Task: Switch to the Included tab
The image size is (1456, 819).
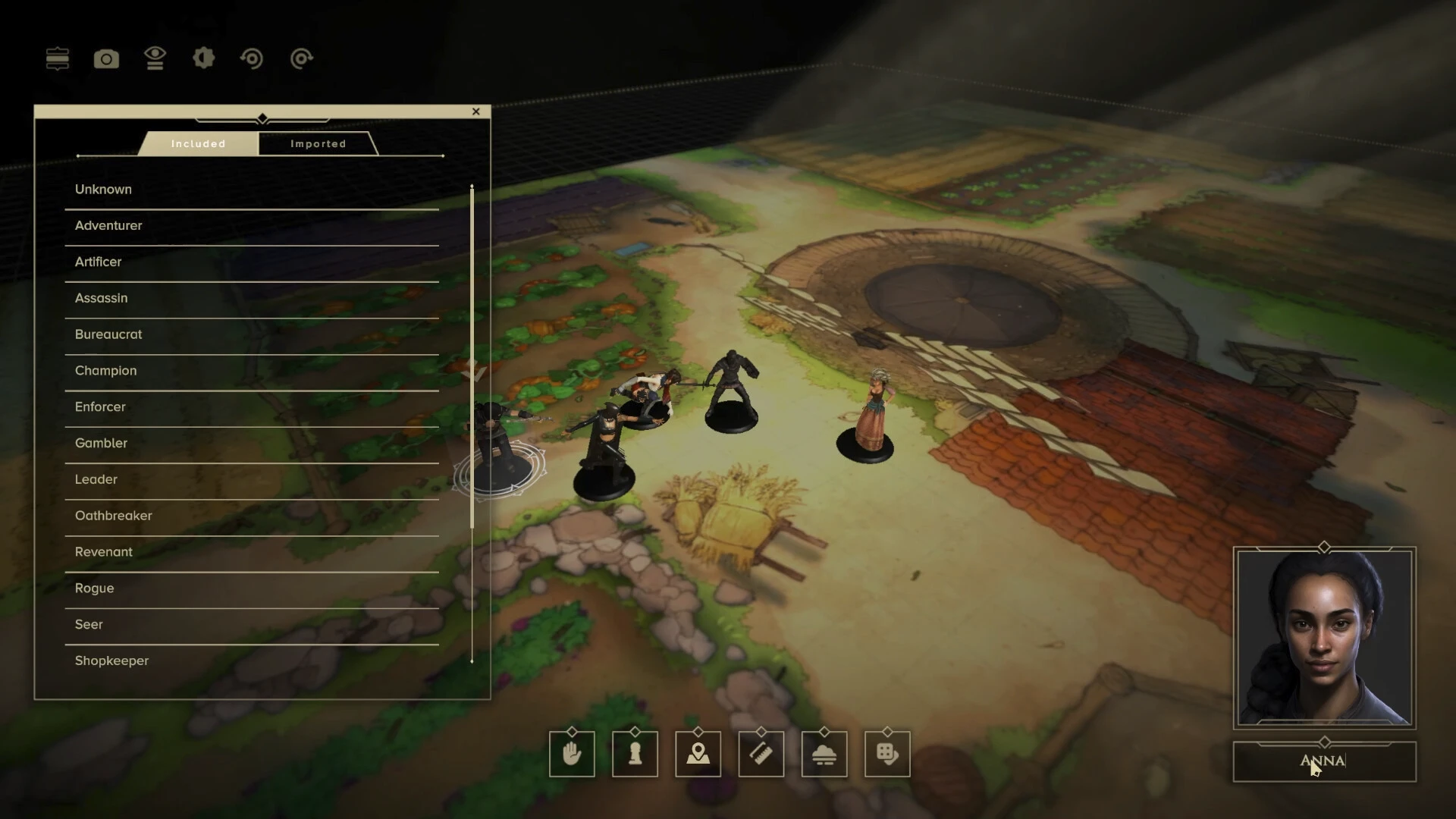Action: tap(197, 143)
